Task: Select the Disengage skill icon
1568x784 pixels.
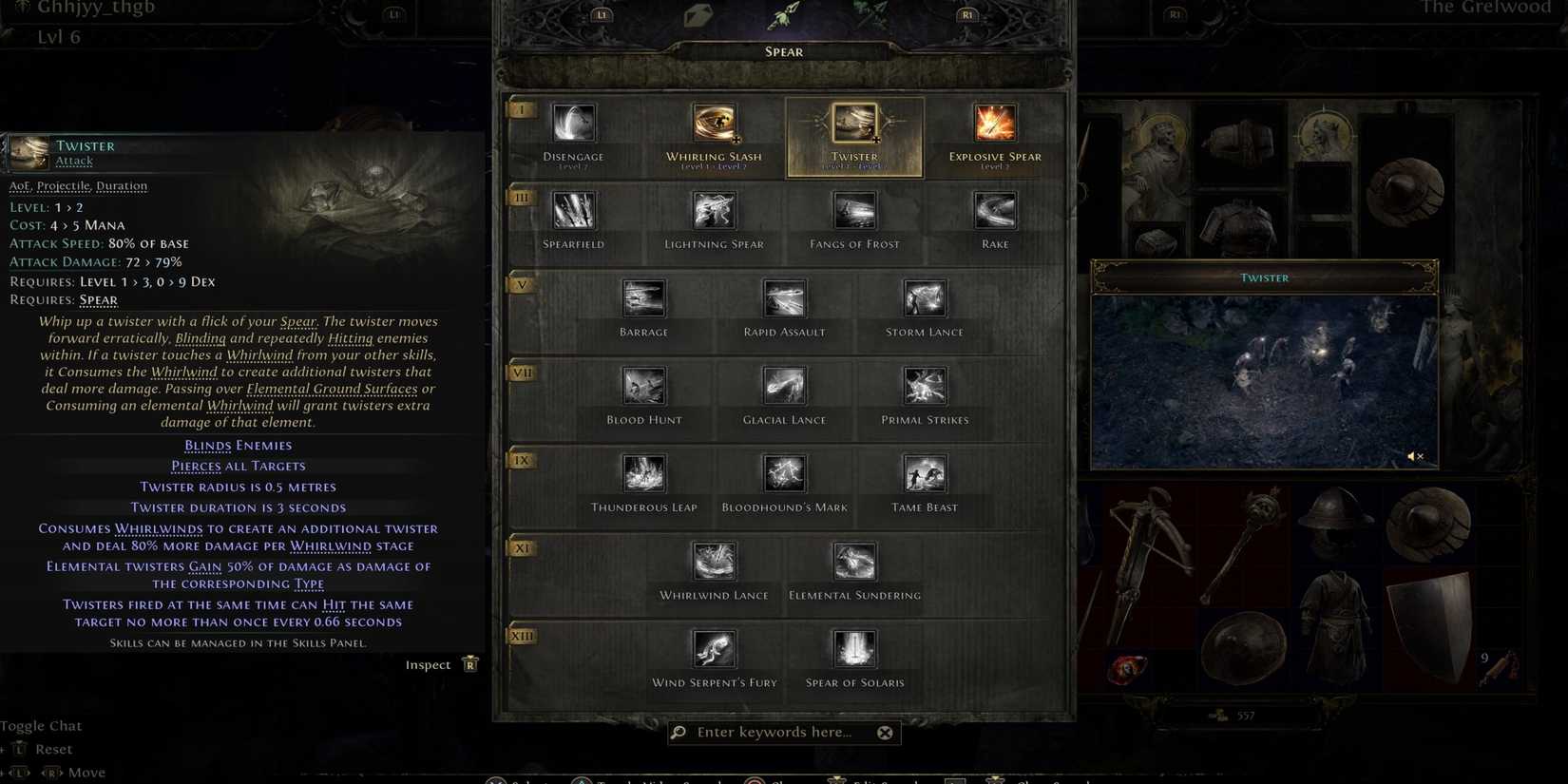Action: click(x=573, y=122)
